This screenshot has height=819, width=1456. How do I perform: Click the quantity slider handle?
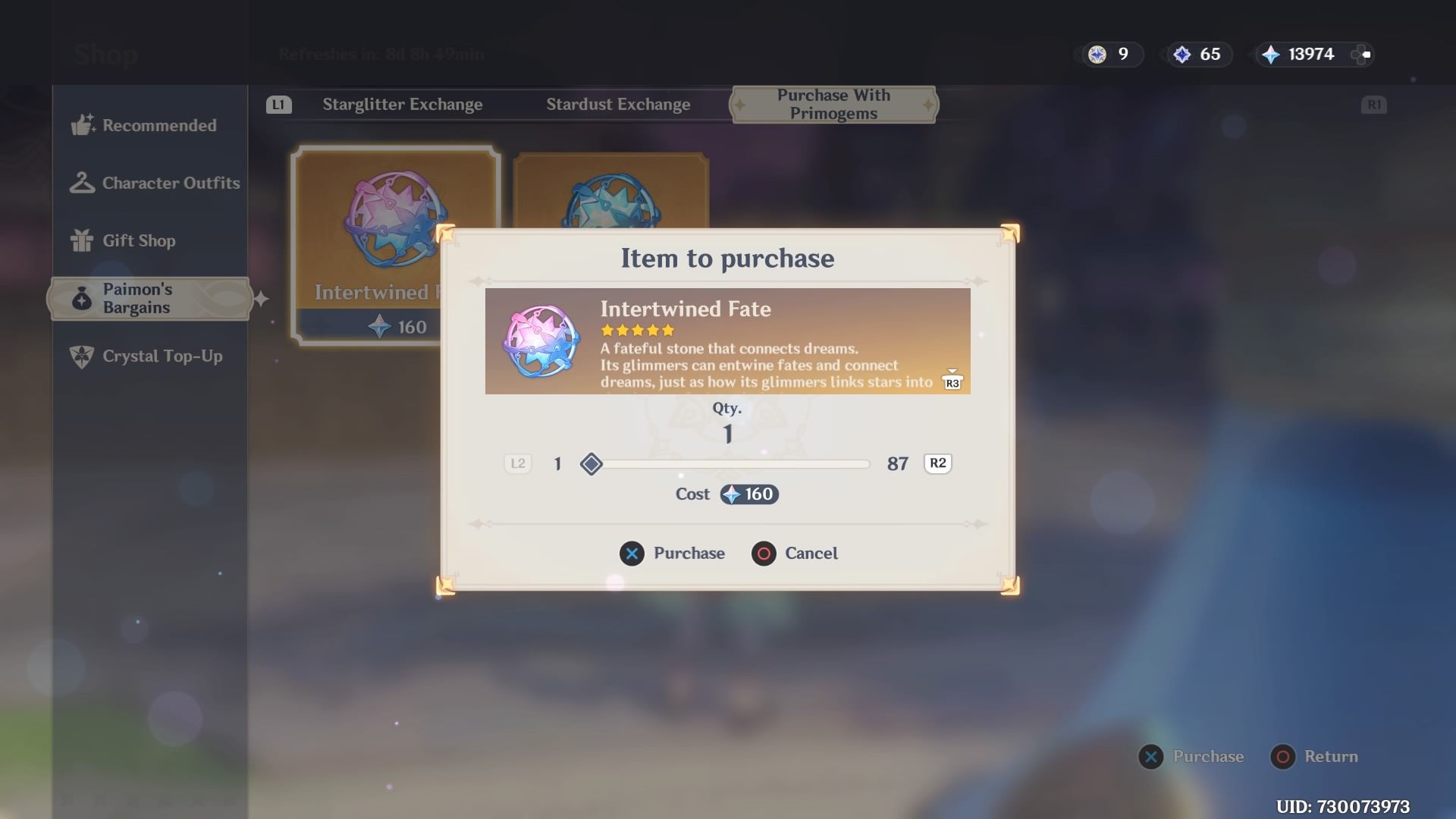(591, 463)
